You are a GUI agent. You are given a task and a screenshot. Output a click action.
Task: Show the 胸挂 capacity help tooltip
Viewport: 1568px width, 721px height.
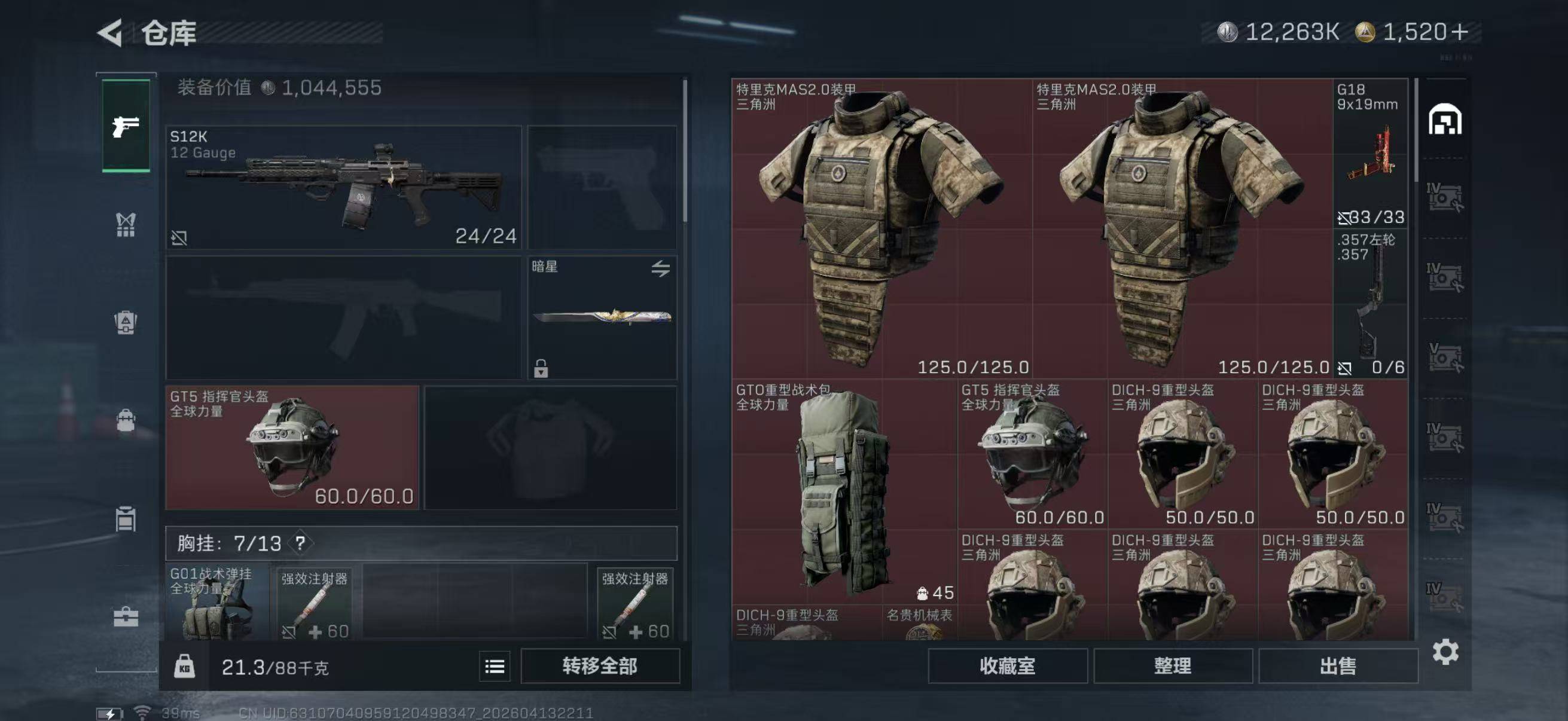[300, 543]
